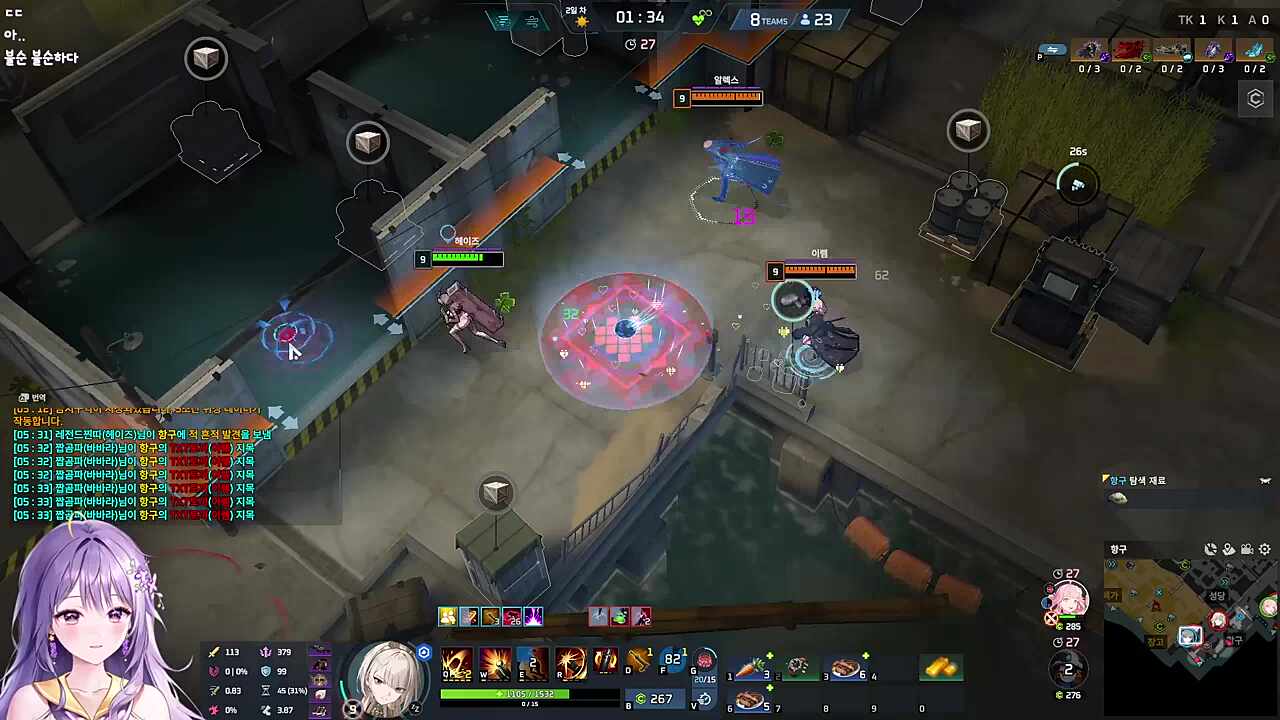Open the minimap settings gear icon
1280x720 pixels.
[1265, 549]
